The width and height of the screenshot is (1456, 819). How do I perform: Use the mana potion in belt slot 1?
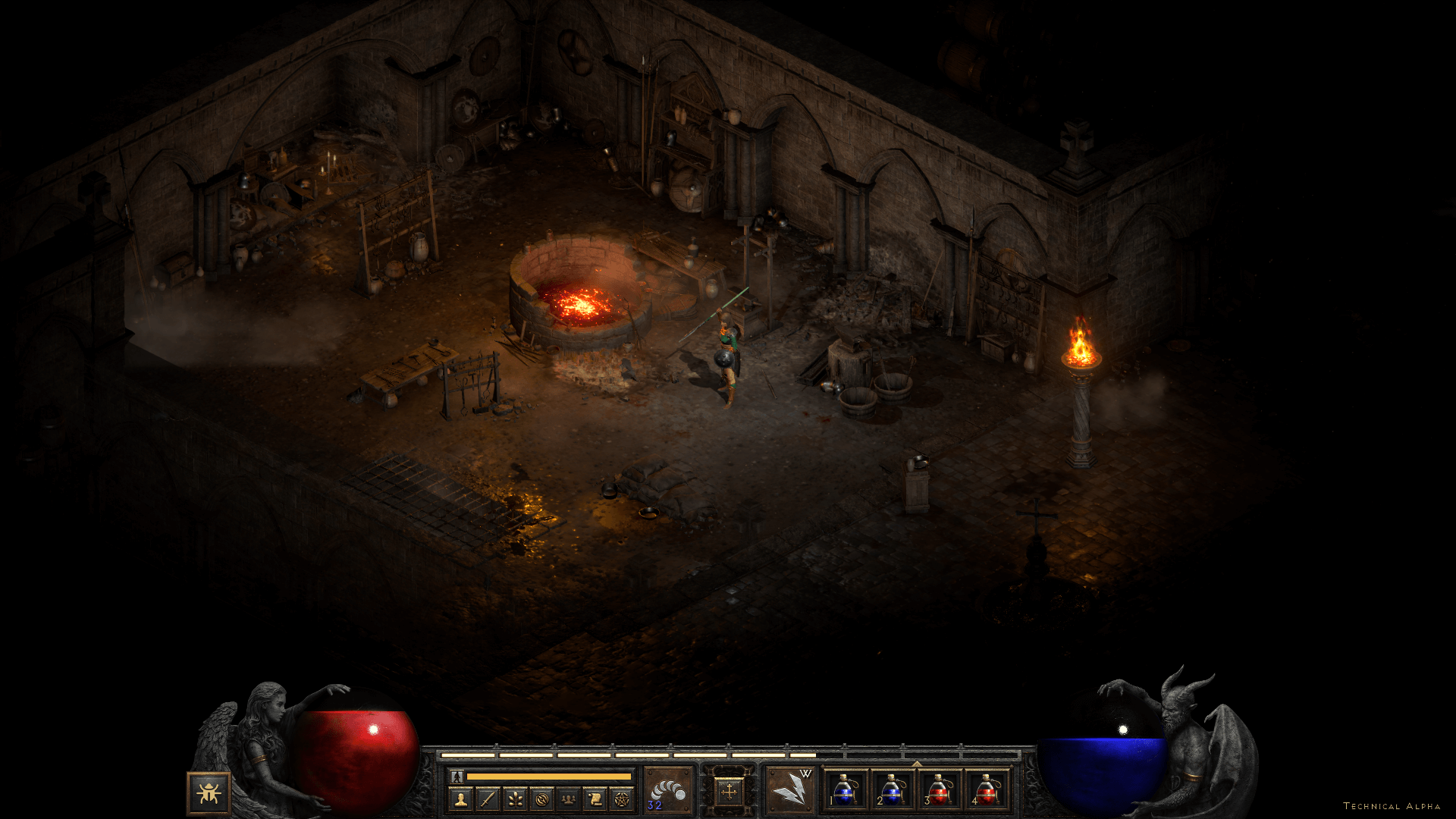(845, 790)
